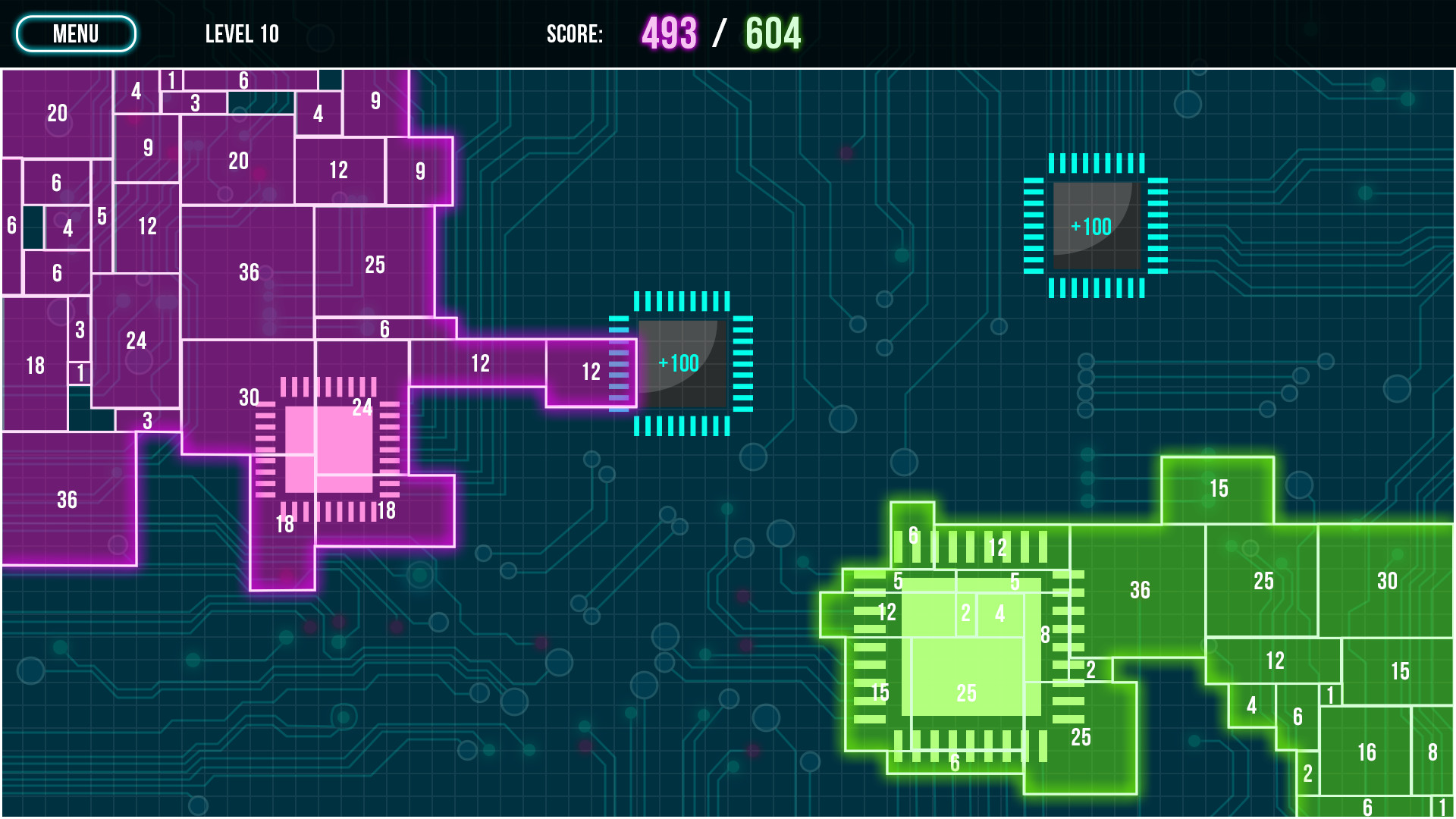The width and height of the screenshot is (1456, 819).
Task: Click the LEVEL 10 label
Action: point(242,33)
